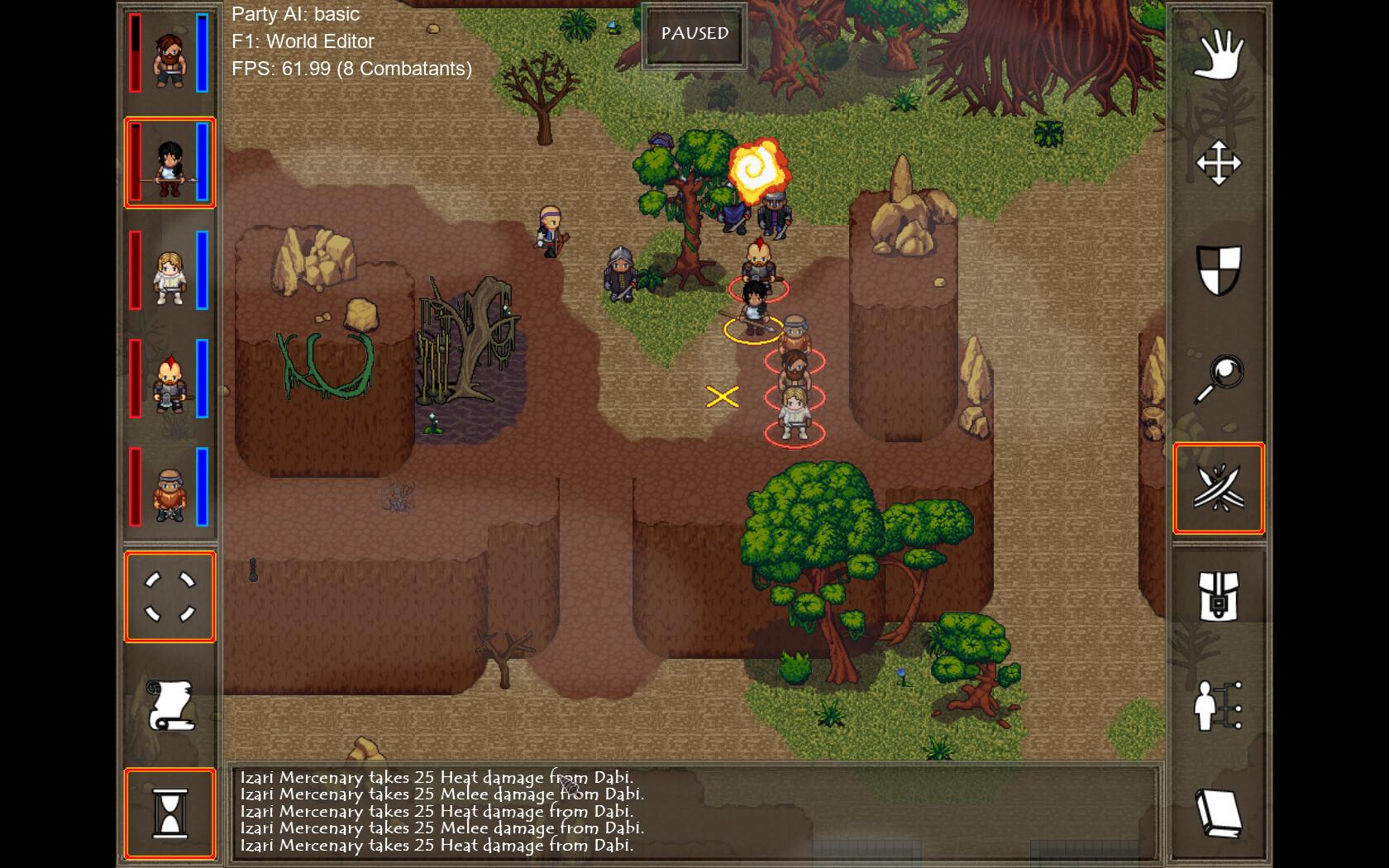Toggle the select-all party corners button
Image resolution: width=1389 pixels, height=868 pixels.
[169, 597]
